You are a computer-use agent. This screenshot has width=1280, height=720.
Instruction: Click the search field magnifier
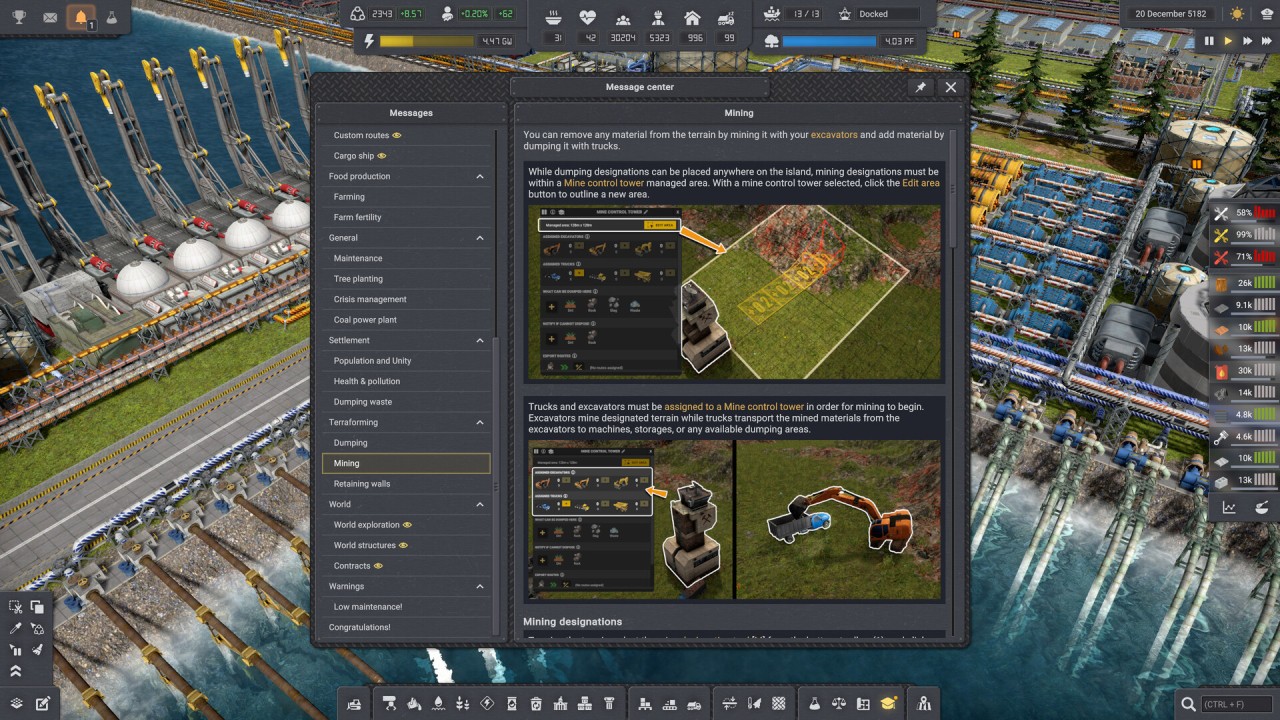coord(1188,704)
